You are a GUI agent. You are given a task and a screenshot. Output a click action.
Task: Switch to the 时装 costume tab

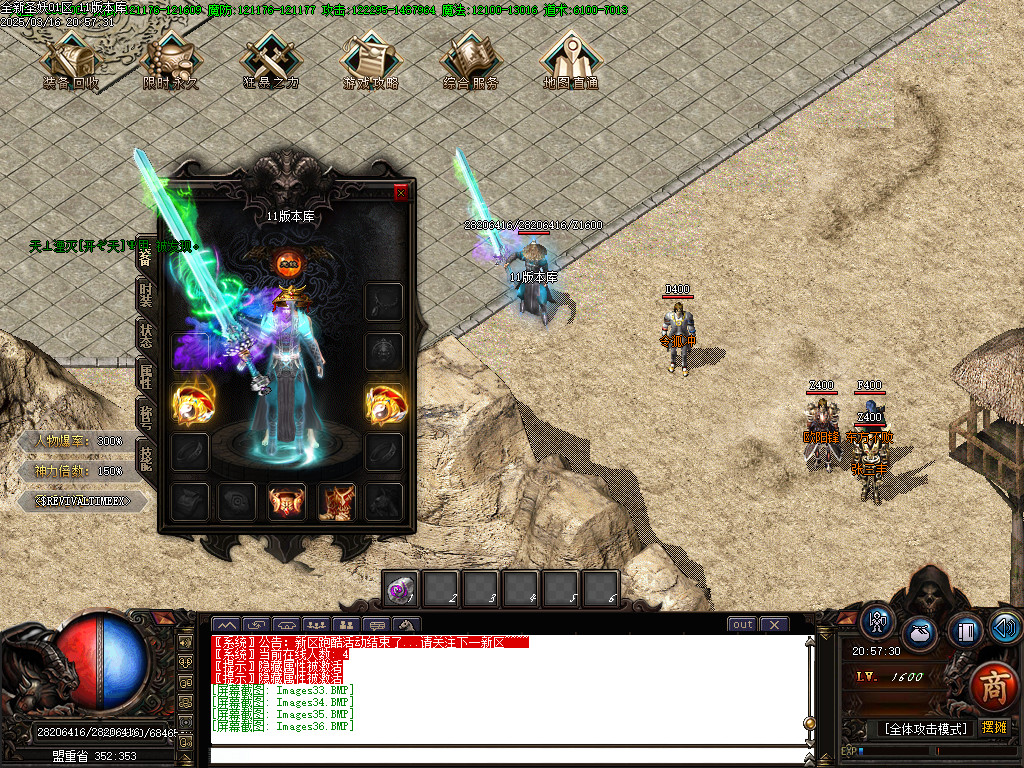[146, 295]
